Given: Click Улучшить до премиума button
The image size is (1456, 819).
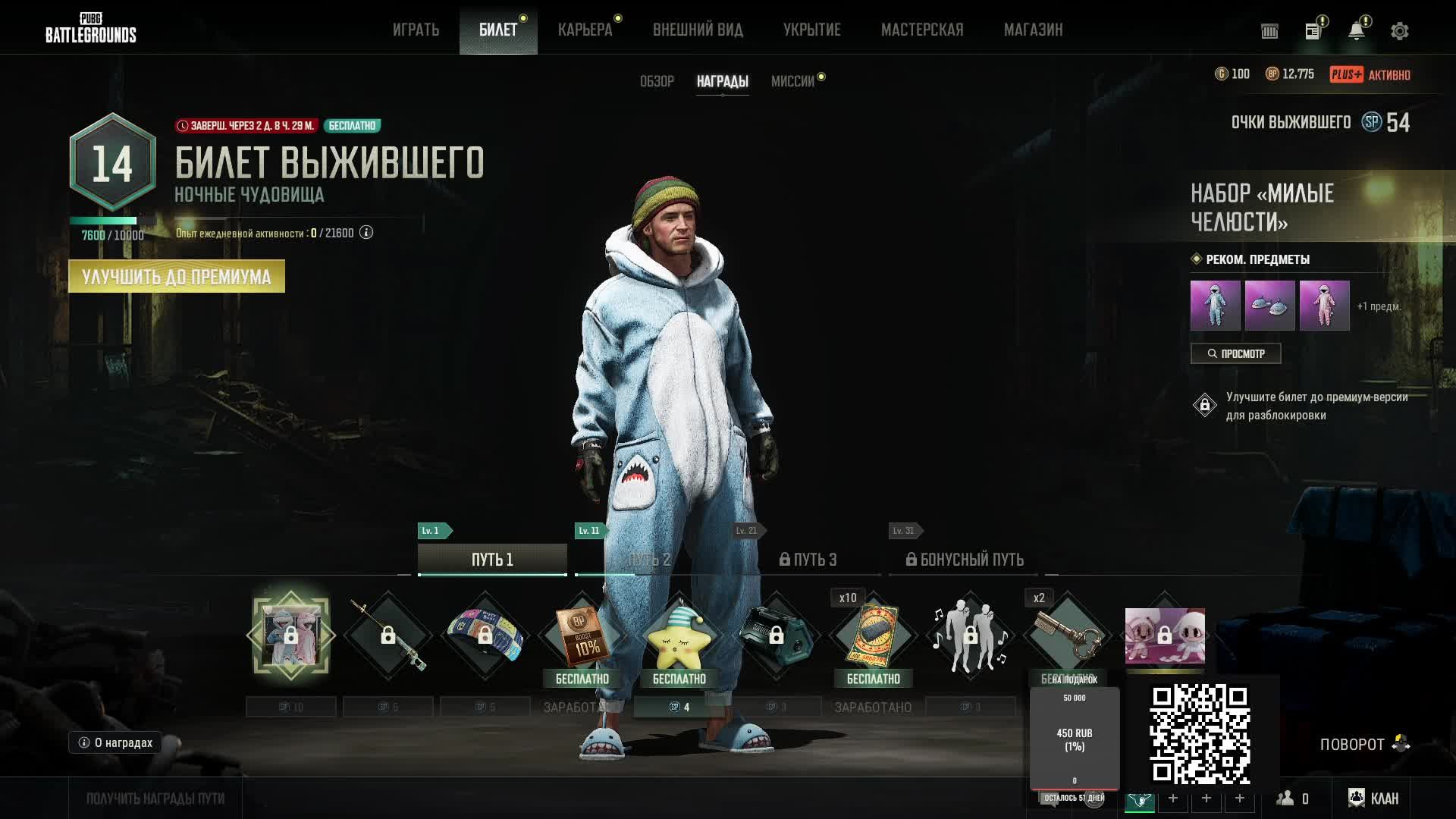Looking at the screenshot, I should point(177,277).
